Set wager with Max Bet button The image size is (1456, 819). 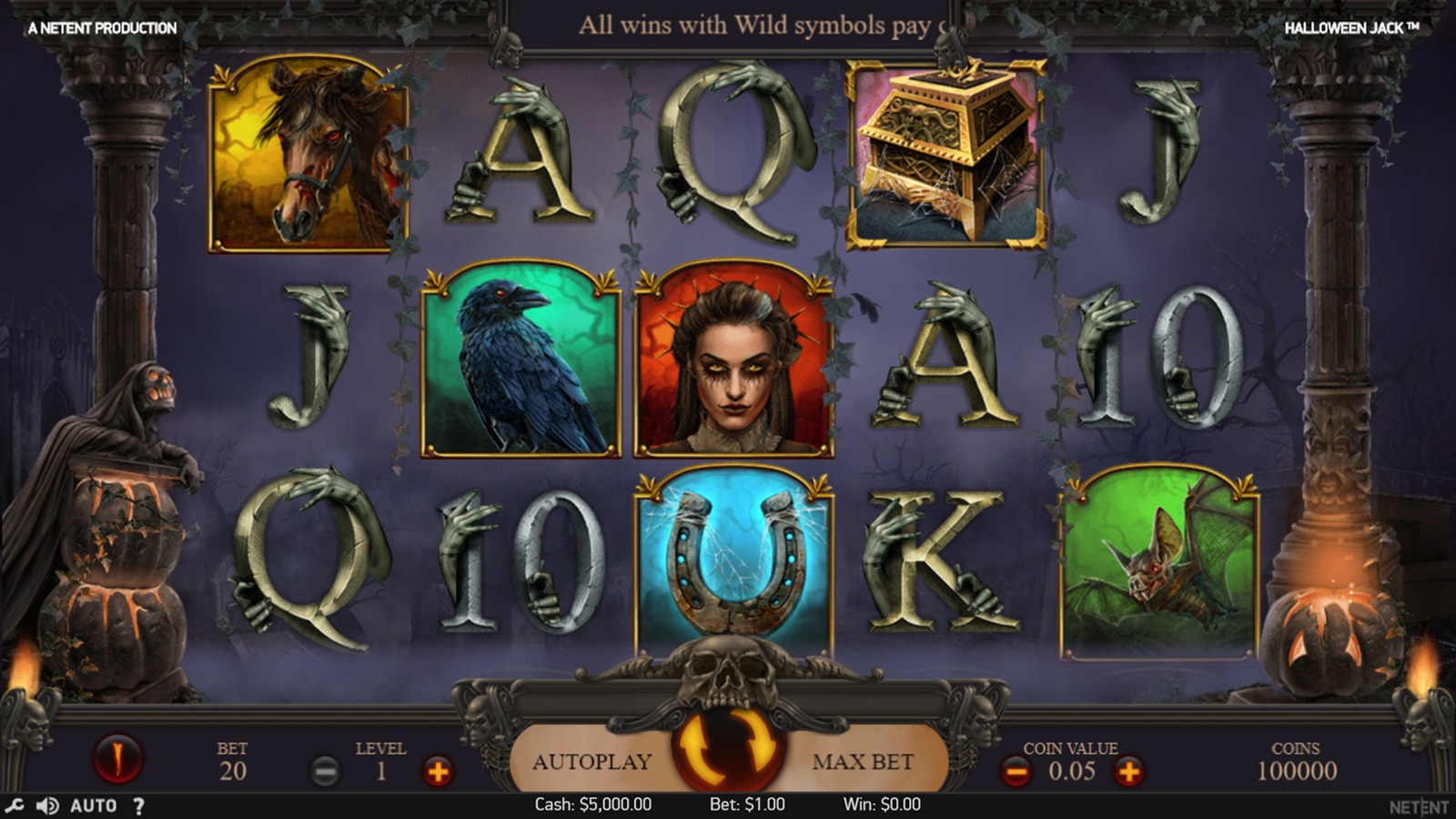pyautogui.click(x=863, y=762)
